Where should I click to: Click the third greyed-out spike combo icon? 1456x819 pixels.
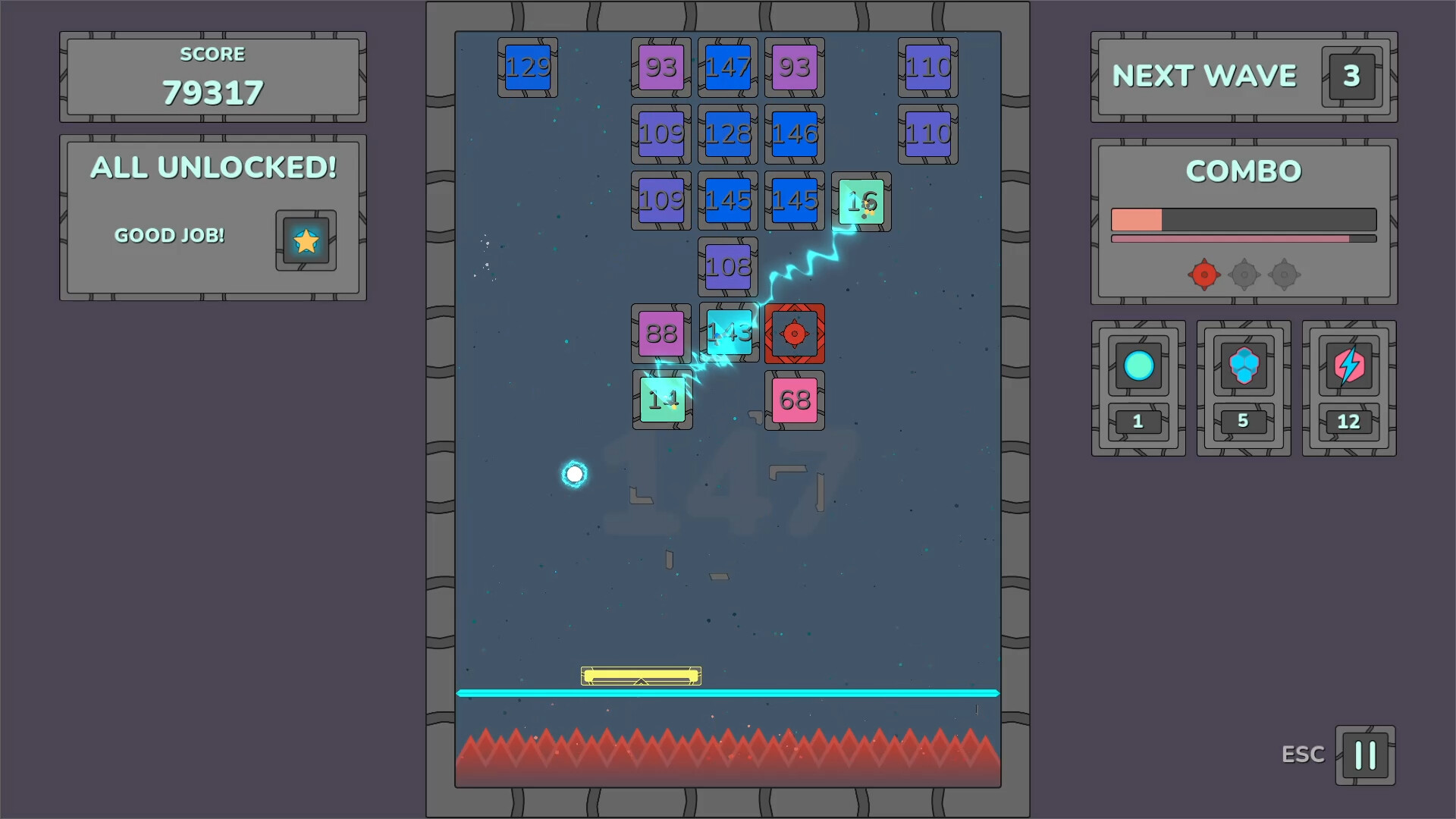pos(1284,275)
